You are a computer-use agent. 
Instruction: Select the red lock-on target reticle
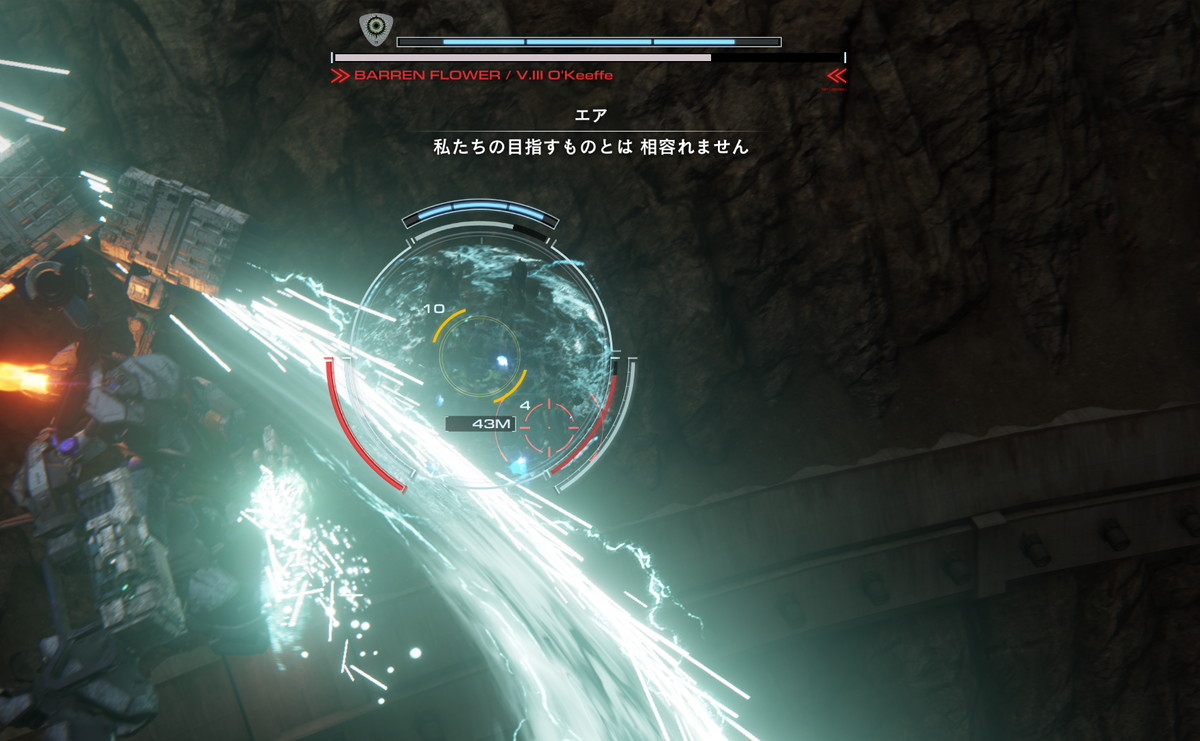(x=549, y=428)
